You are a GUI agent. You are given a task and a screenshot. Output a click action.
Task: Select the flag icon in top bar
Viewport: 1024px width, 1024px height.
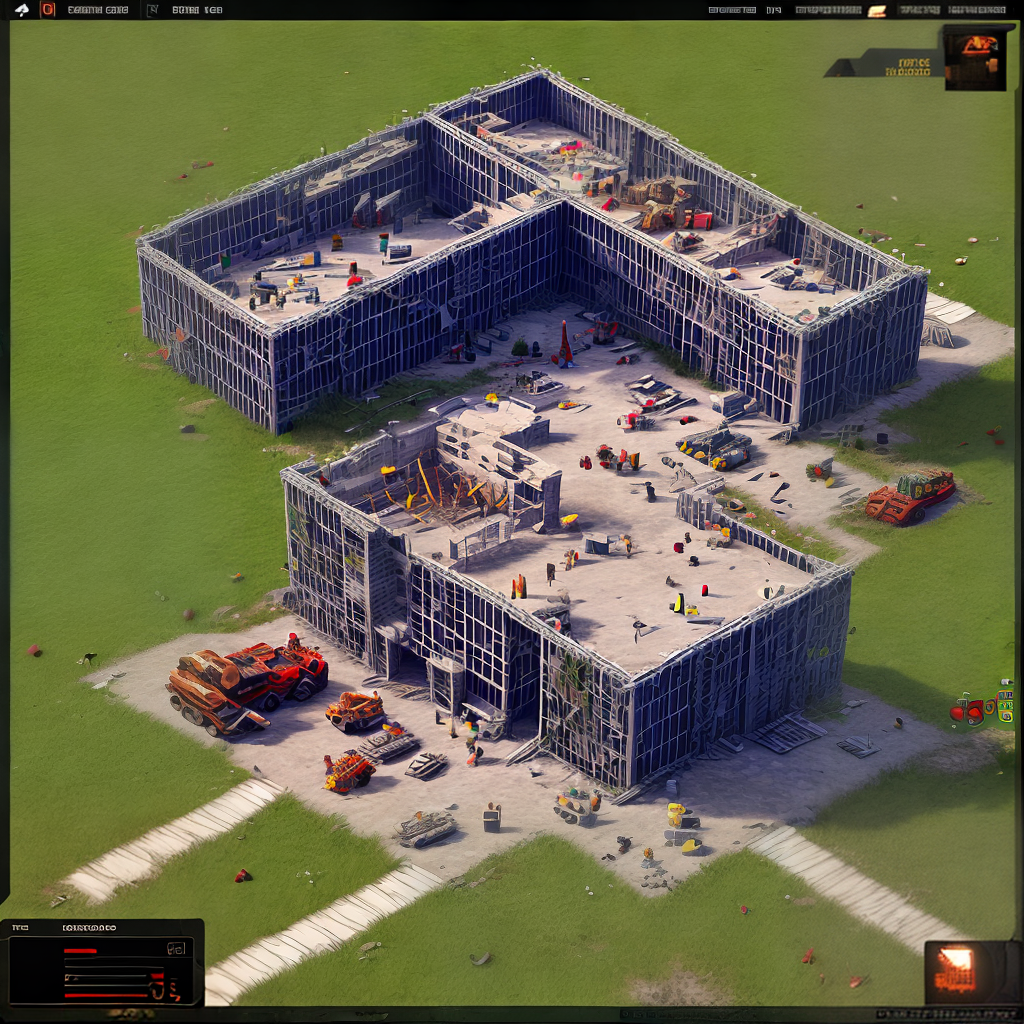[x=152, y=11]
